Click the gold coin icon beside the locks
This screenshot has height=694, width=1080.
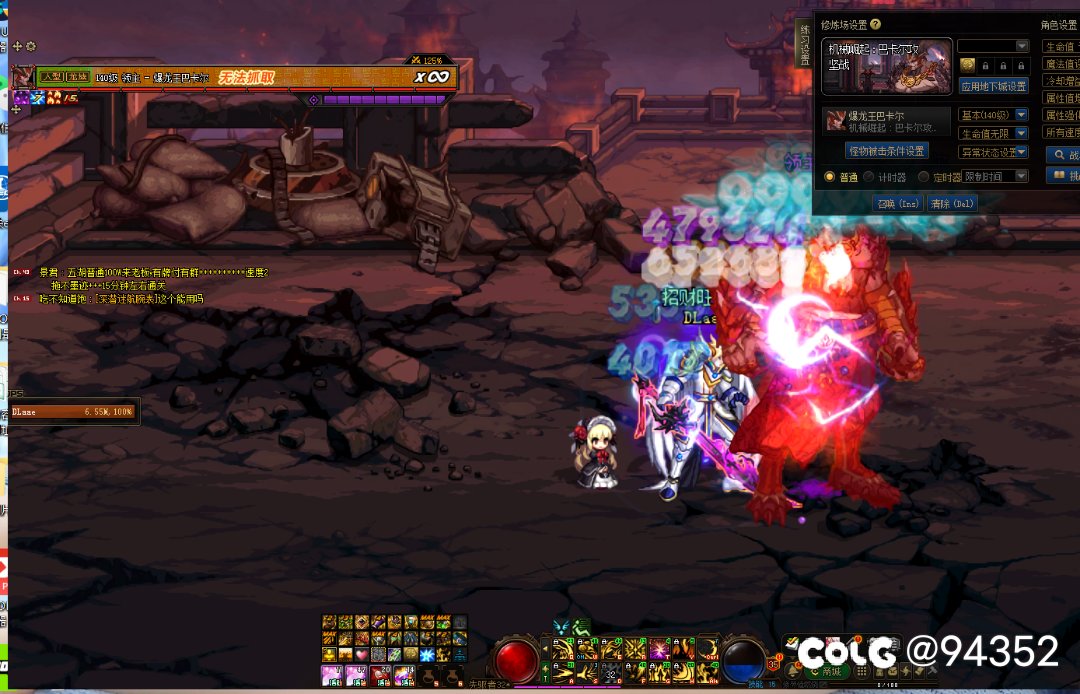[x=967, y=65]
